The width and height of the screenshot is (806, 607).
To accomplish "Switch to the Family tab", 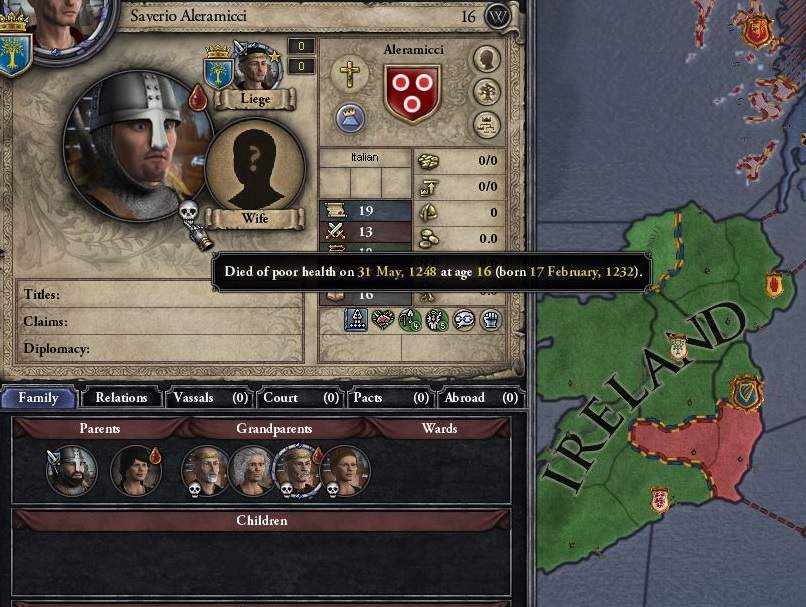I will pos(38,397).
